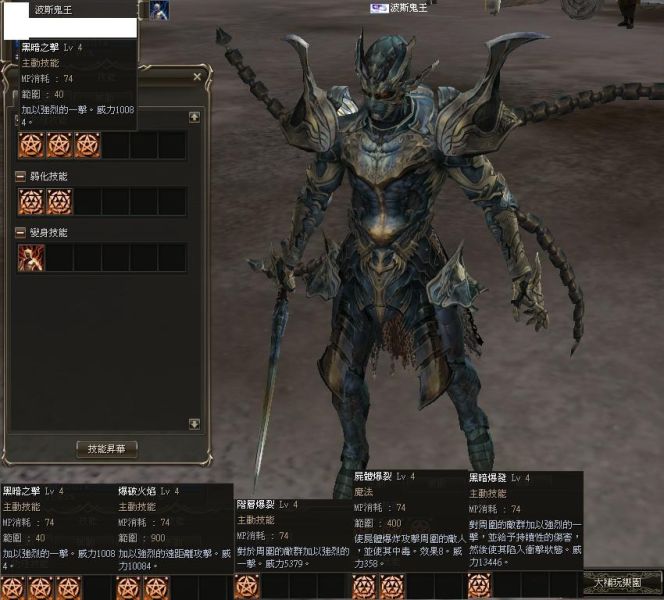Image resolution: width=664 pixels, height=600 pixels.
Task: Click the skill list's down arrow
Action: point(194,424)
